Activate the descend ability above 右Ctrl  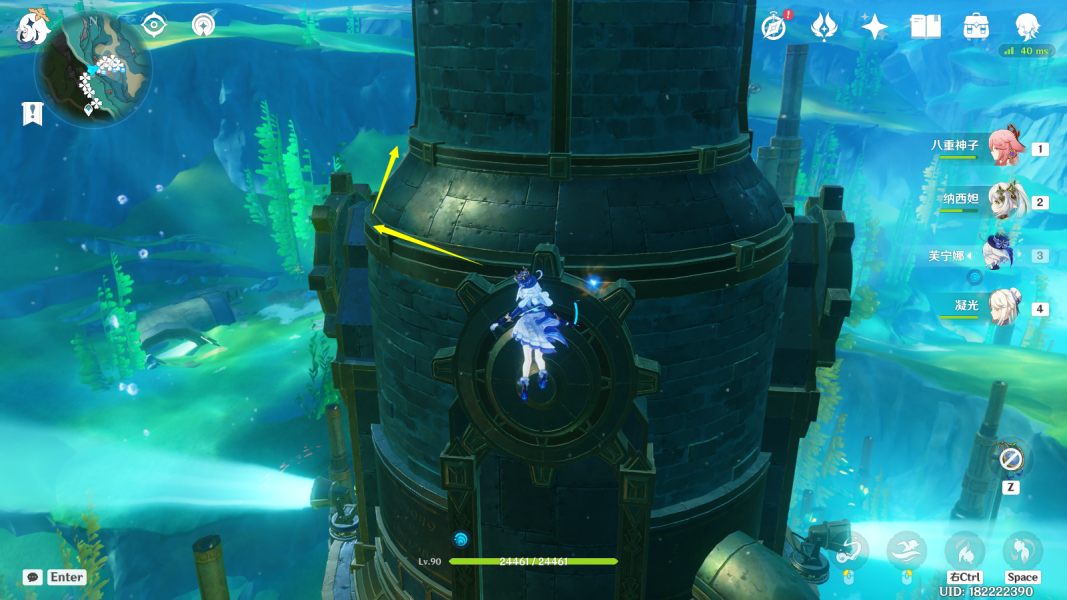coord(965,549)
